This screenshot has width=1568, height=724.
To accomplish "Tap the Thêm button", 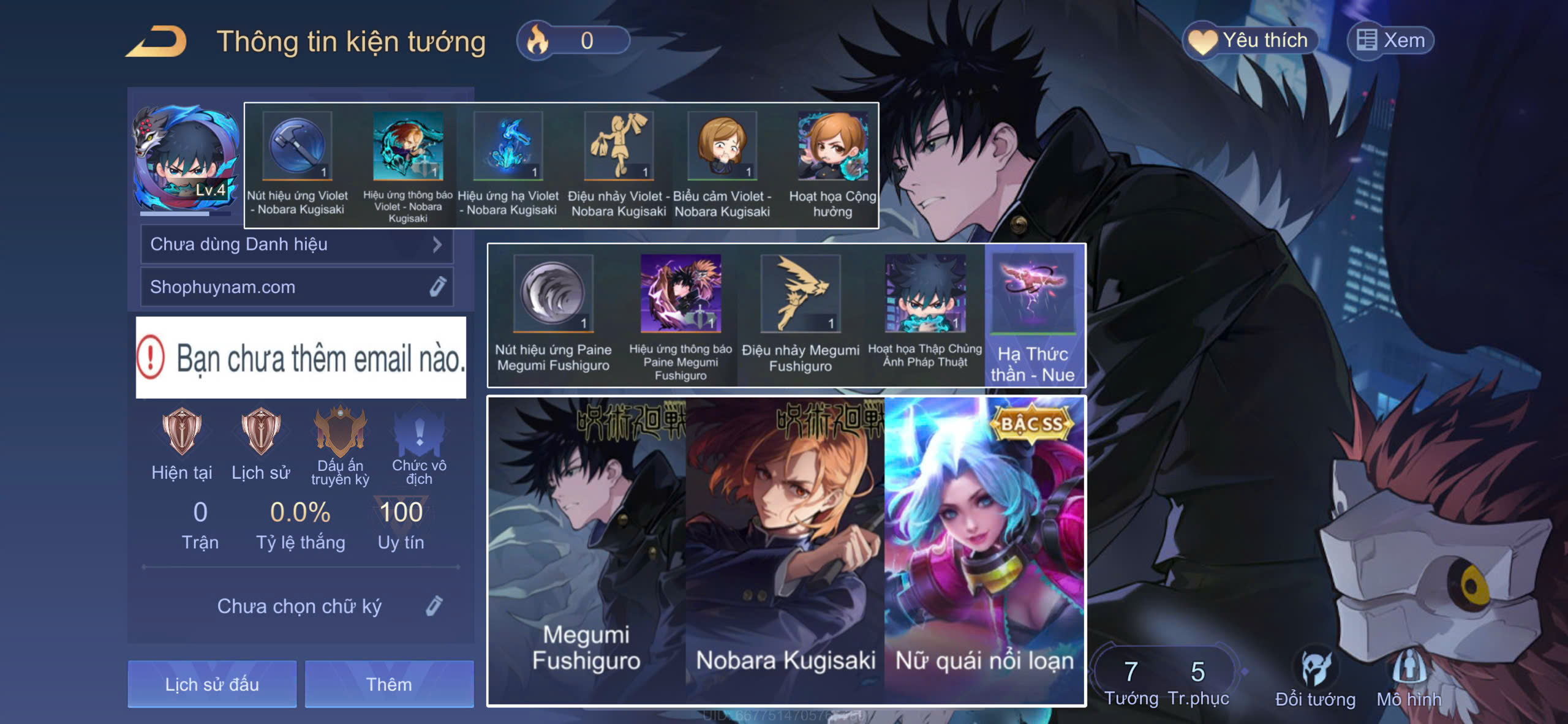I will pyautogui.click(x=389, y=684).
